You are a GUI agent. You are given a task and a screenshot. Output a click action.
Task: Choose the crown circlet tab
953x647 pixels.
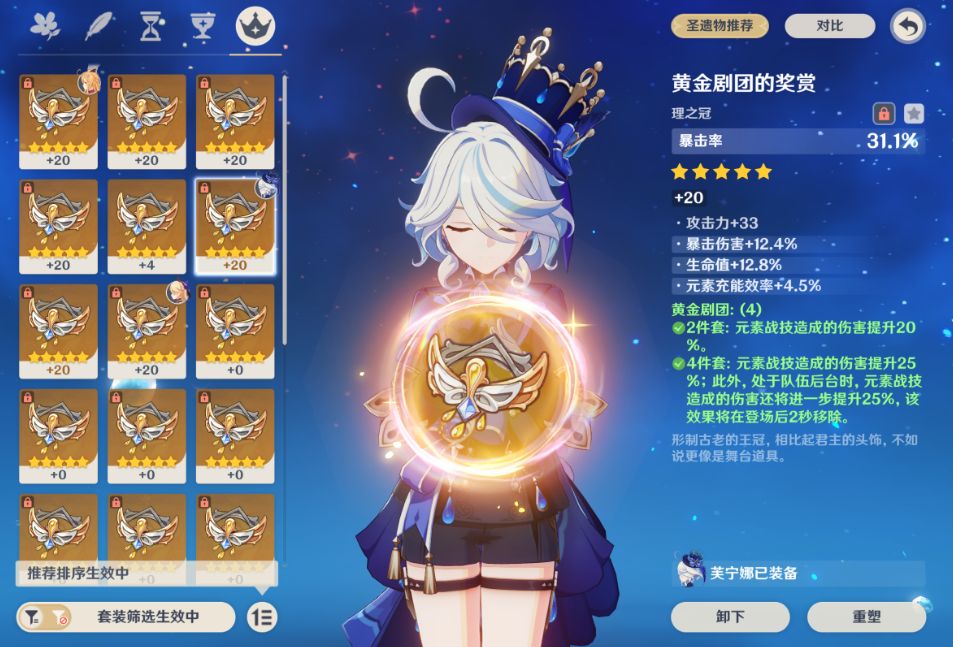pos(255,27)
